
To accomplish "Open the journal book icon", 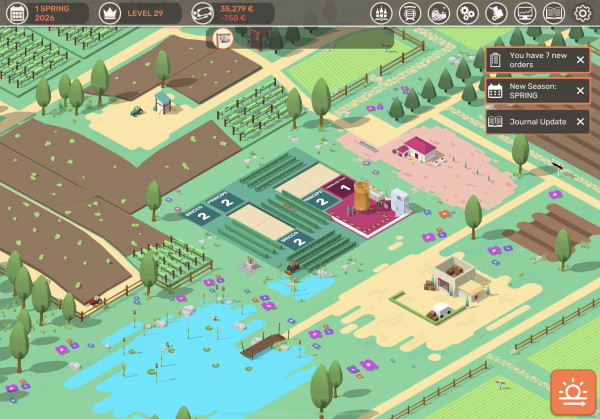I will click(x=554, y=13).
